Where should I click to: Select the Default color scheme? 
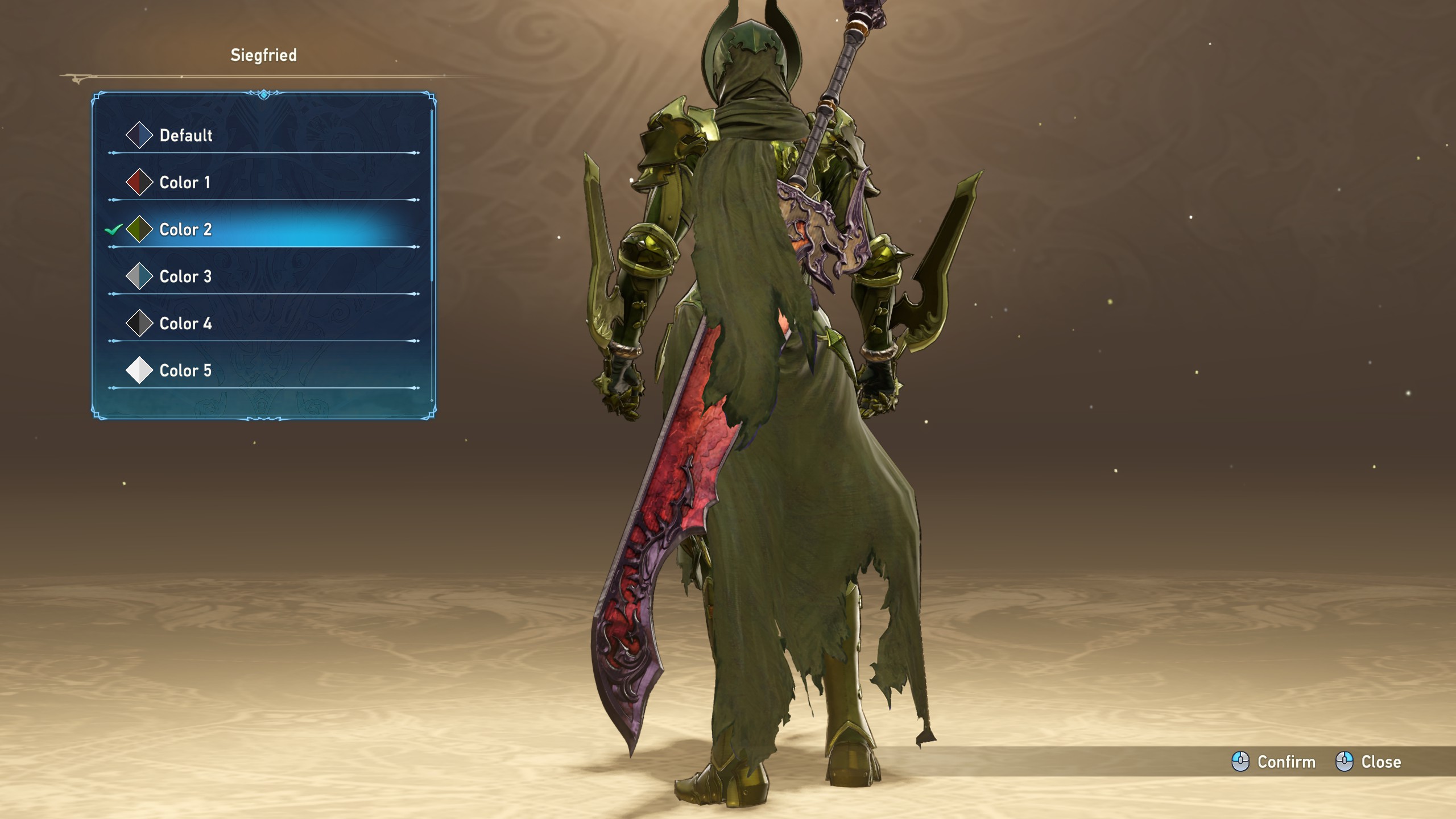point(185,135)
